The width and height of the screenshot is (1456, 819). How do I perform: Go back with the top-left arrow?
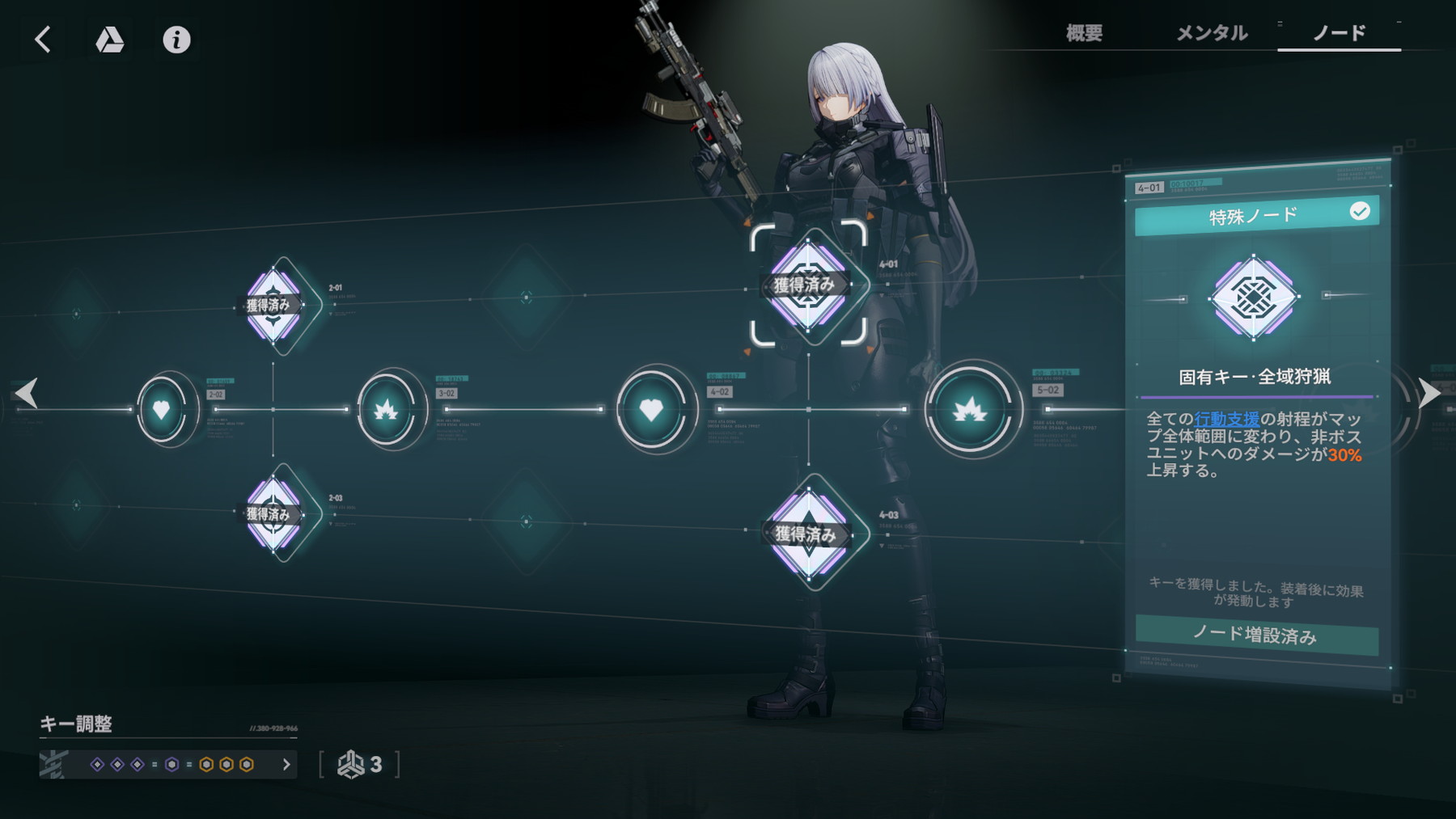[x=43, y=39]
